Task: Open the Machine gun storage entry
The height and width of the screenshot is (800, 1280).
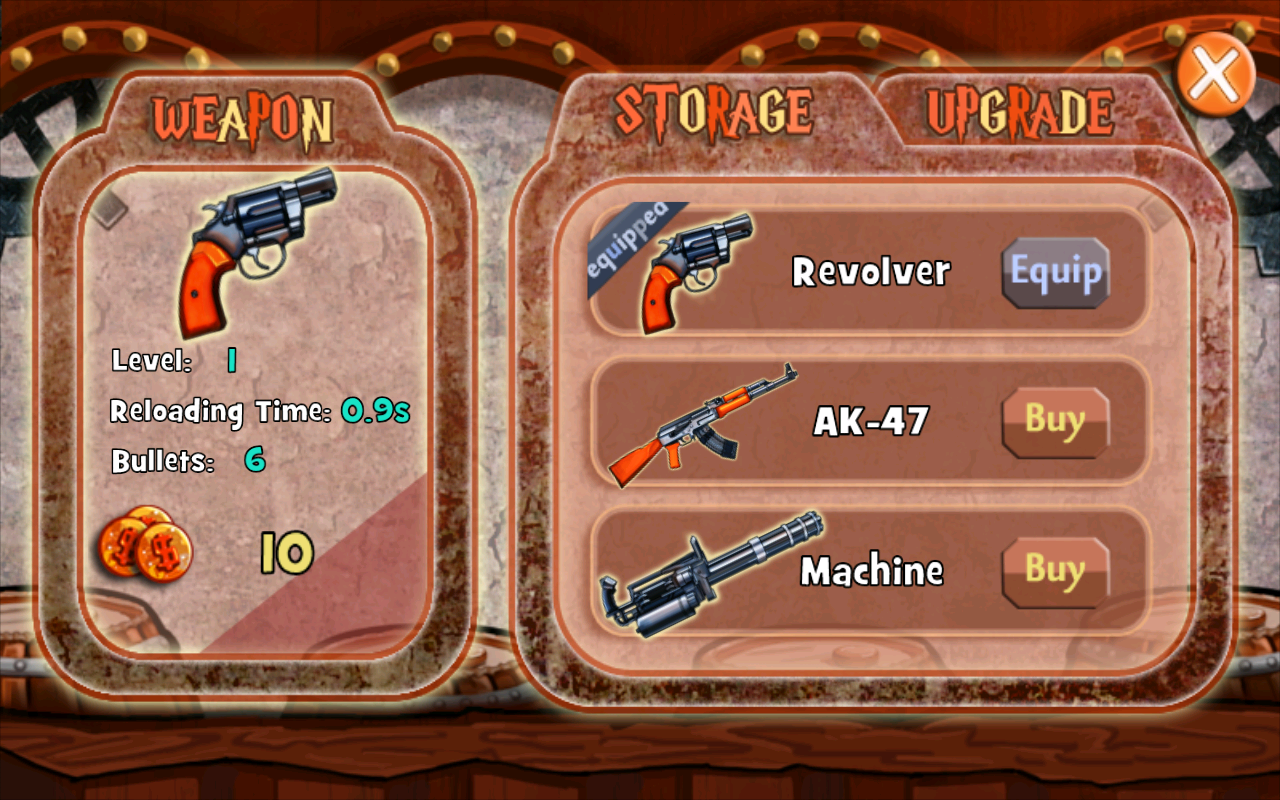Action: click(x=870, y=570)
